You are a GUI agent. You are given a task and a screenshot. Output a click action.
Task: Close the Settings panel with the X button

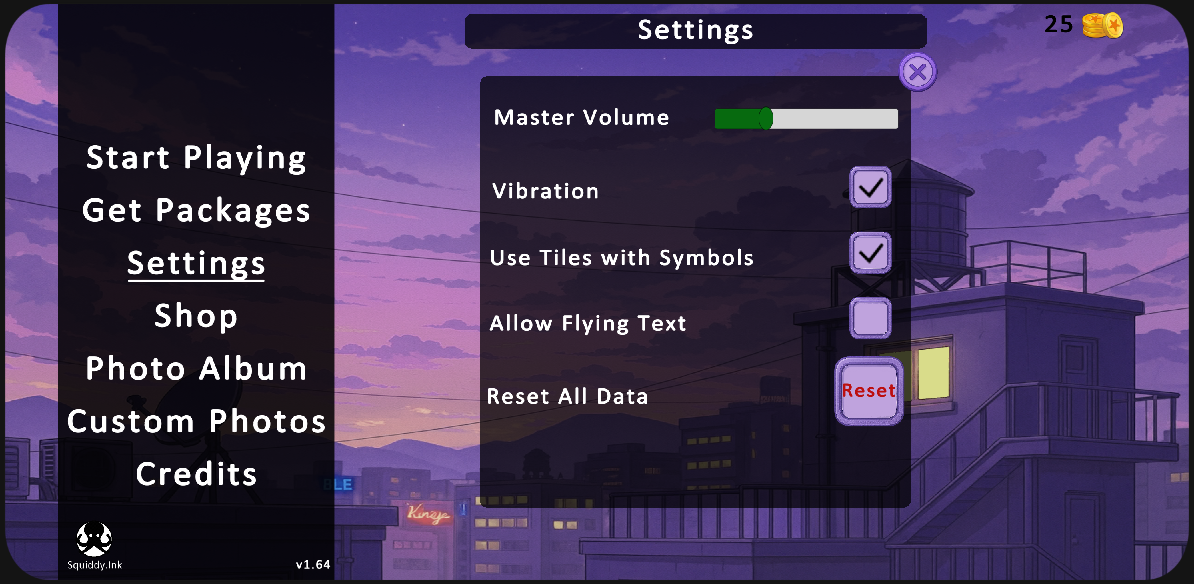click(x=918, y=72)
